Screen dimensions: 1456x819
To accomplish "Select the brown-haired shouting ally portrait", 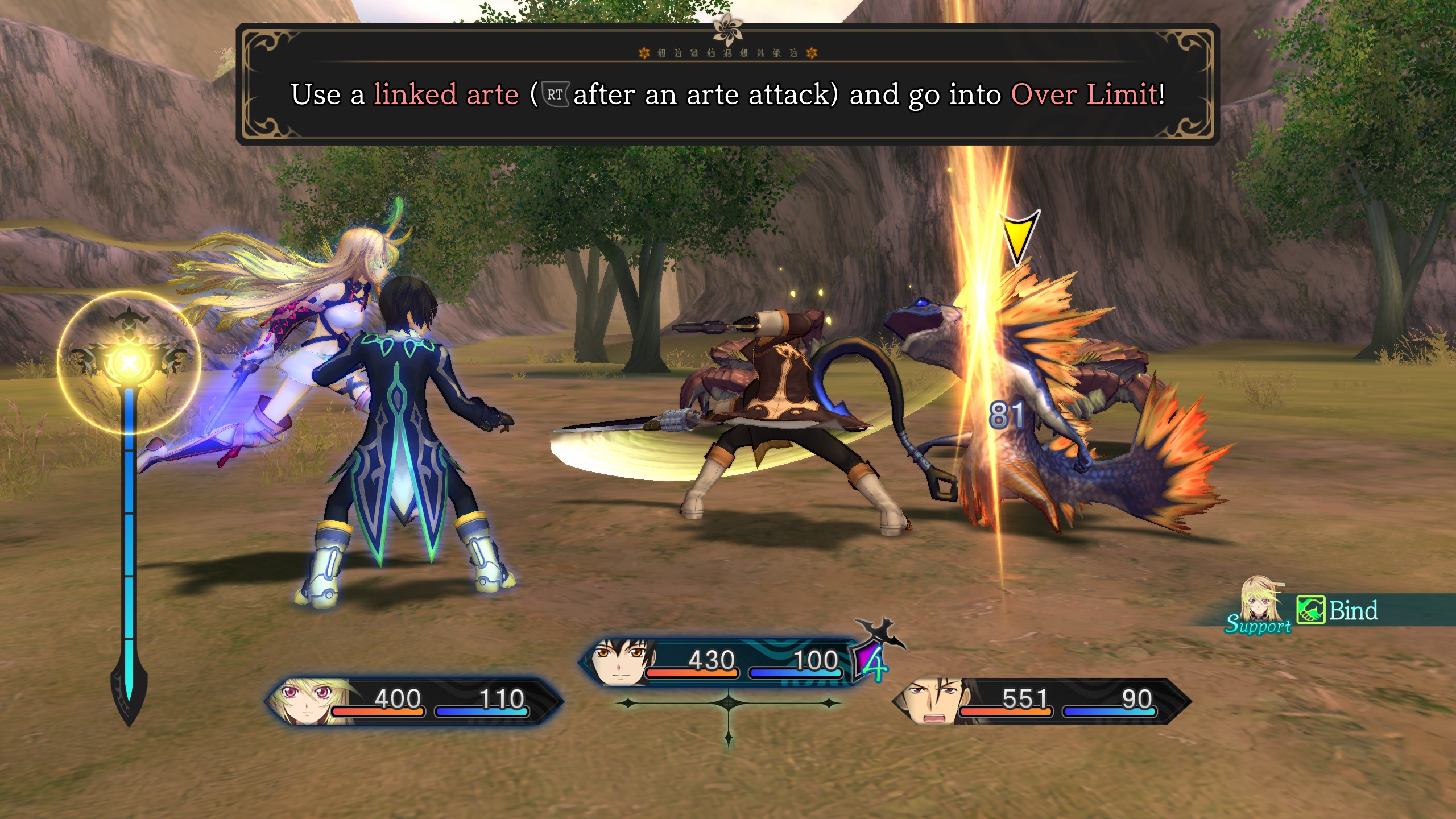I will (x=934, y=701).
